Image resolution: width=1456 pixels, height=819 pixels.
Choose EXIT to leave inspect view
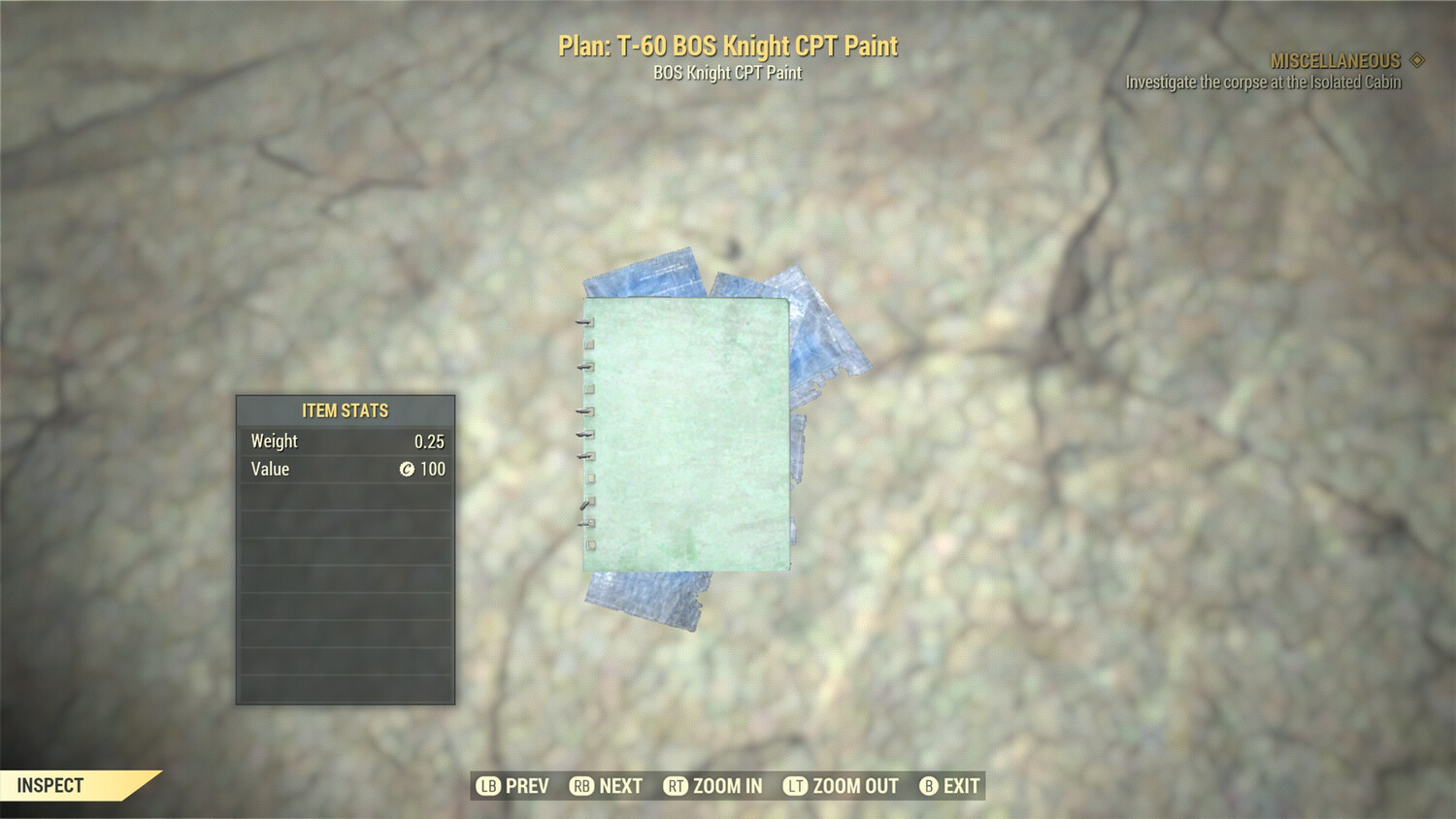[x=961, y=786]
